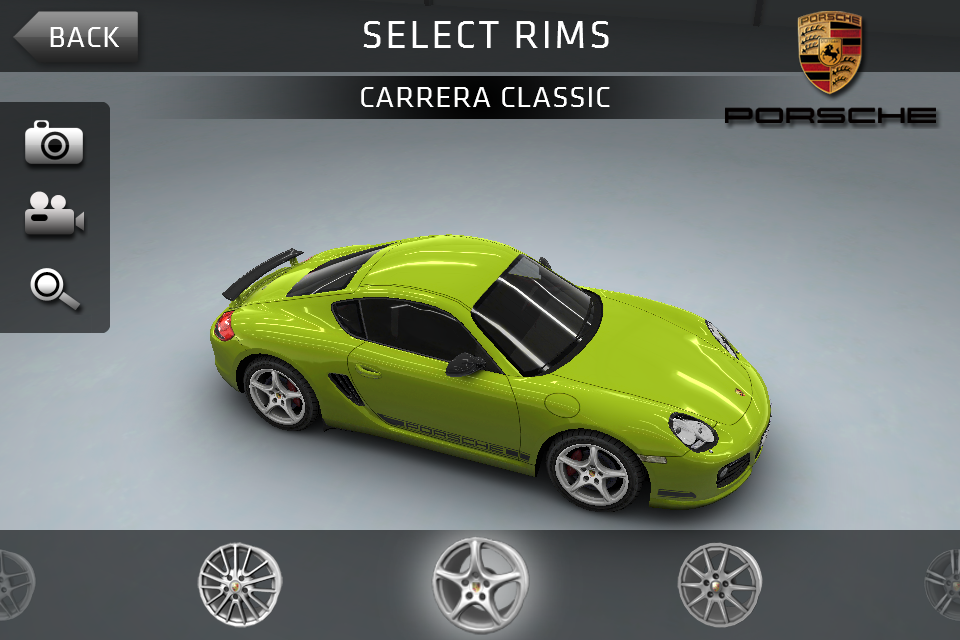Pick the ten-spoke rim with dark center
The height and width of the screenshot is (640, 960).
(x=719, y=584)
